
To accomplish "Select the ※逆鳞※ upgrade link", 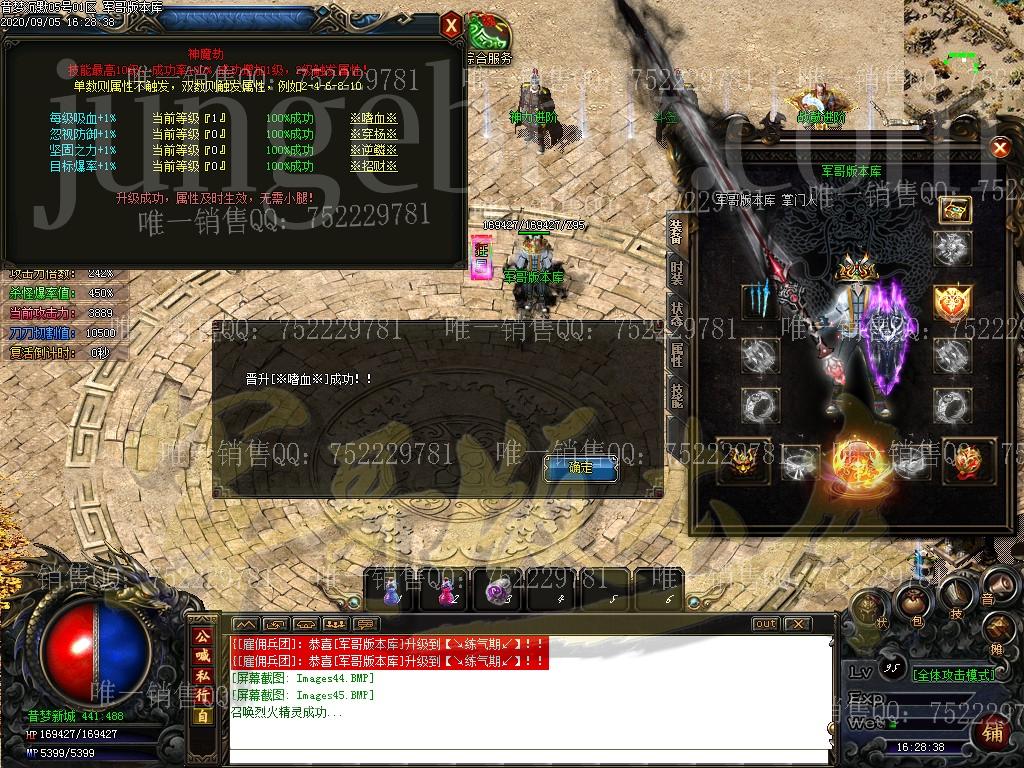I will (373, 150).
